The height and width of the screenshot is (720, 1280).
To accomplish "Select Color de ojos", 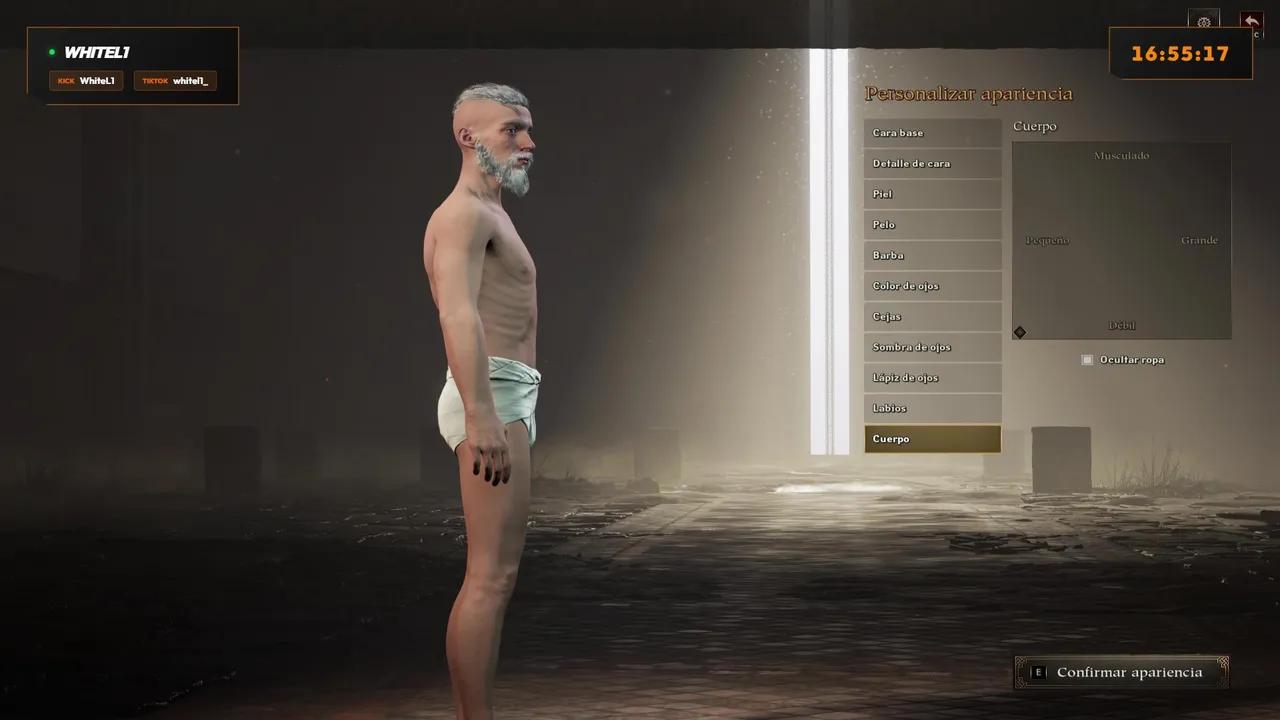I will (932, 286).
